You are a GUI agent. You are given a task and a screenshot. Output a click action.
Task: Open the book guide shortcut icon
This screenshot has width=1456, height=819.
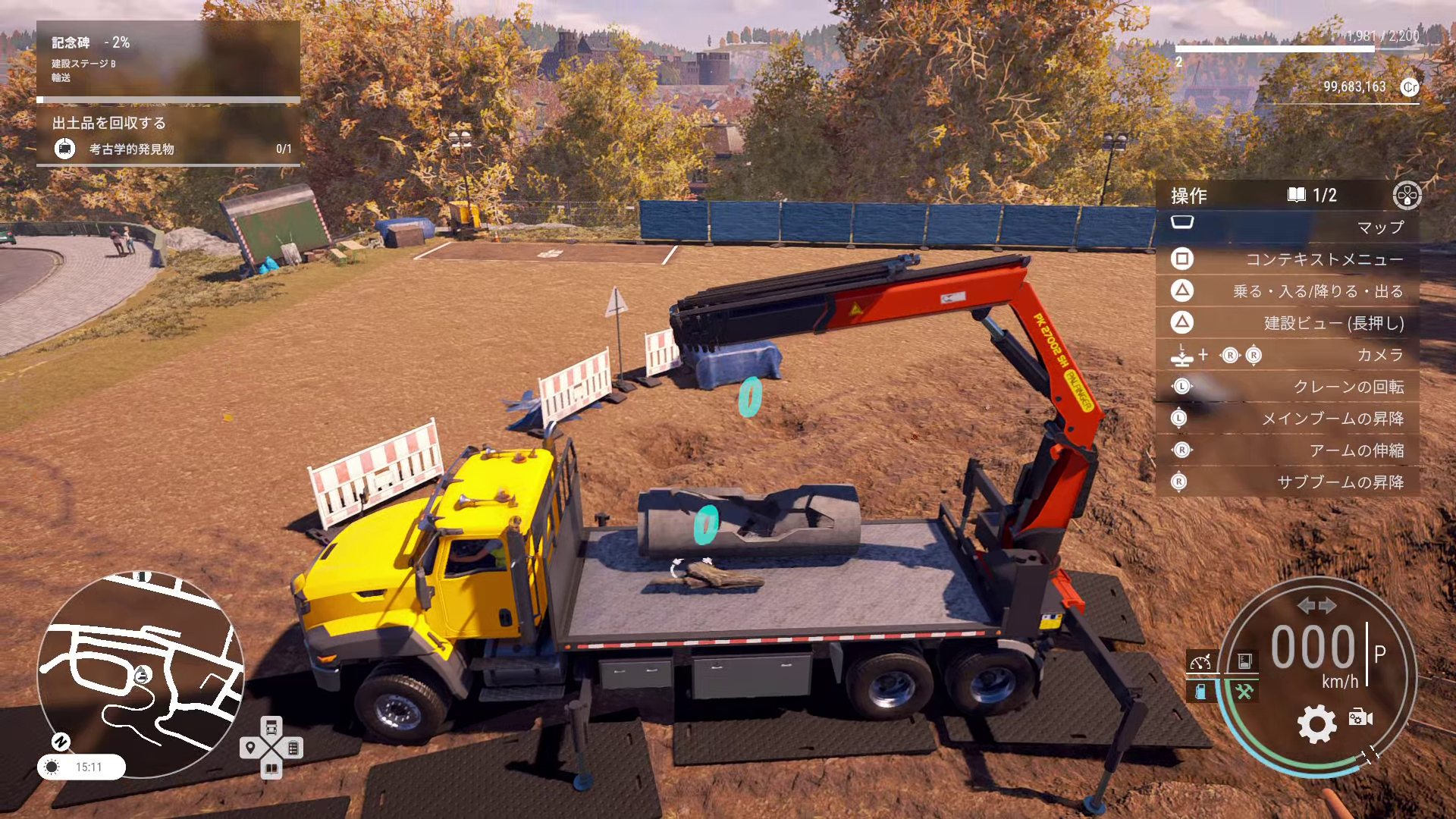271,769
